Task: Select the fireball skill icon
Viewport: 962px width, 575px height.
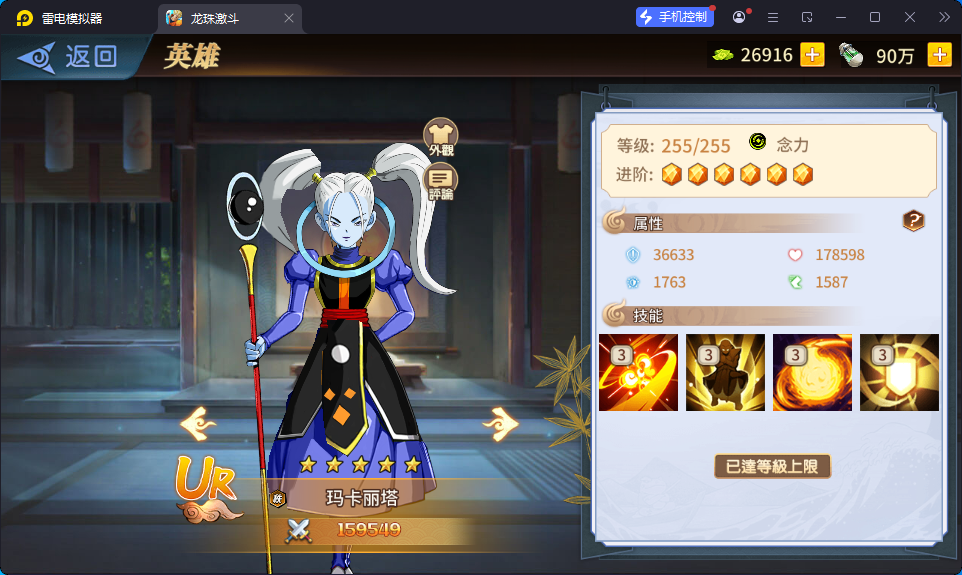Action: pyautogui.click(x=812, y=372)
